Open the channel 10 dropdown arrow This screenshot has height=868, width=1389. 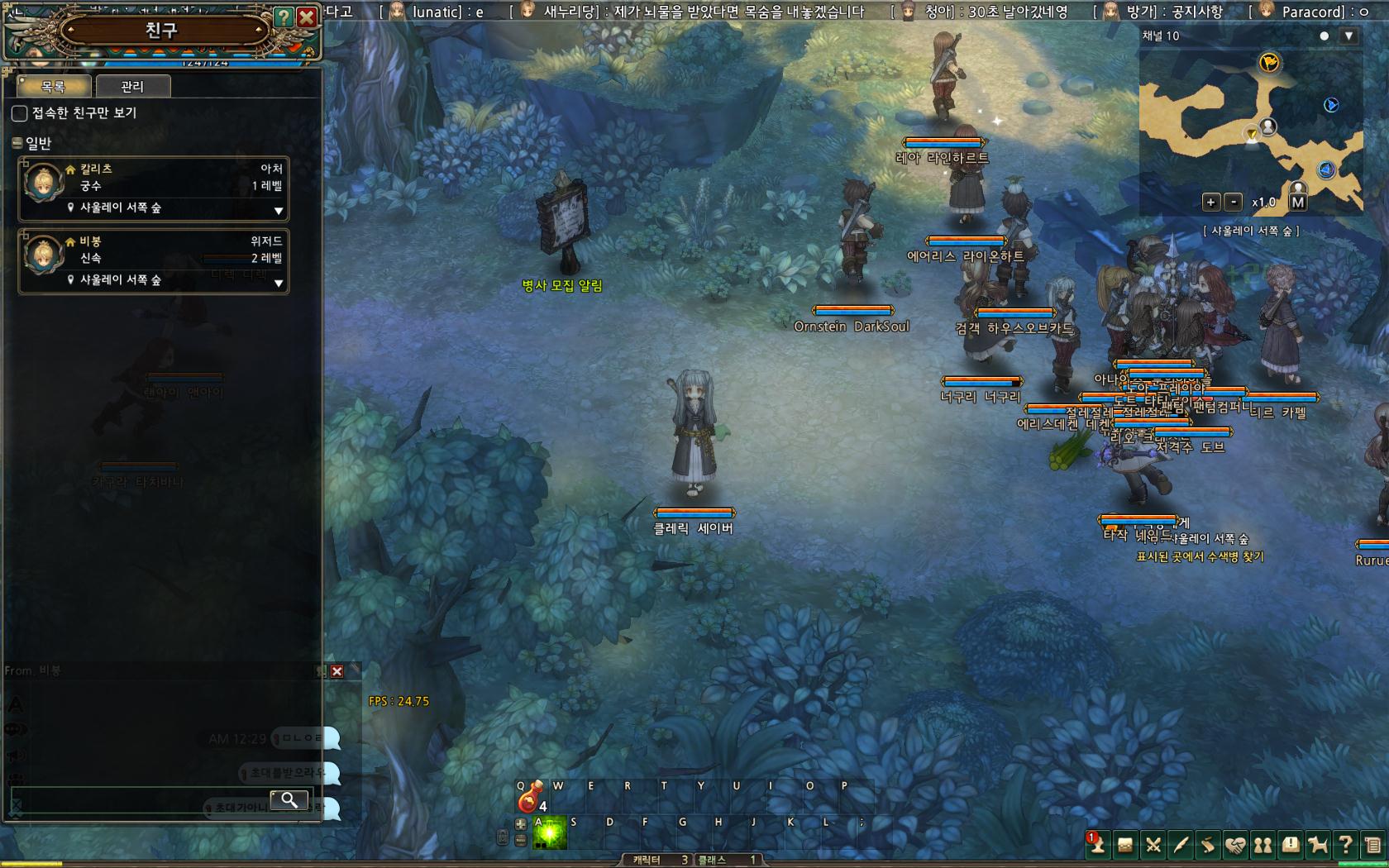click(1348, 36)
